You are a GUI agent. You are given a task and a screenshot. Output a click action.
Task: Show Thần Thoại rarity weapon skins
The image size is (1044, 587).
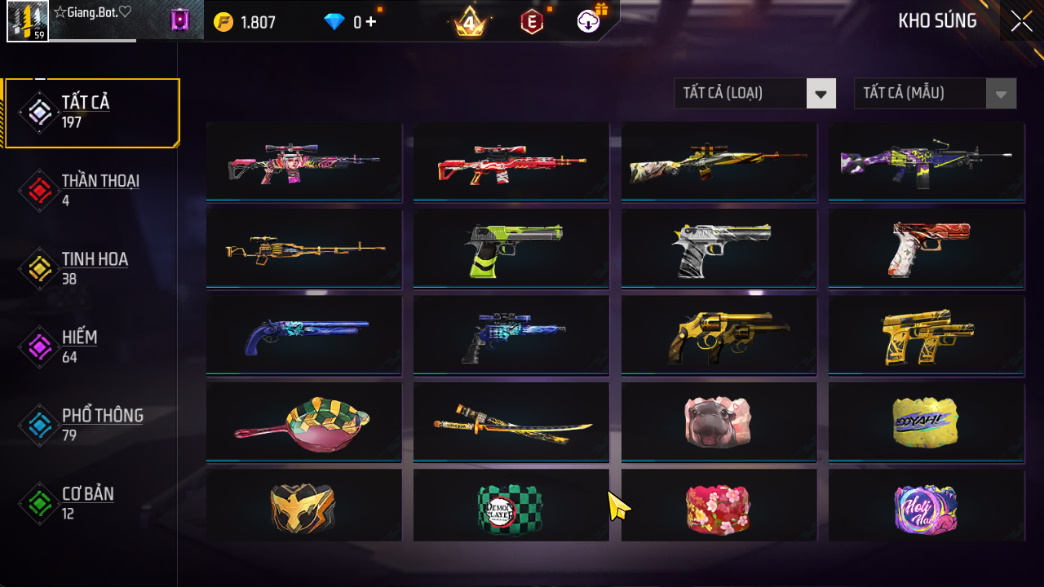92,190
